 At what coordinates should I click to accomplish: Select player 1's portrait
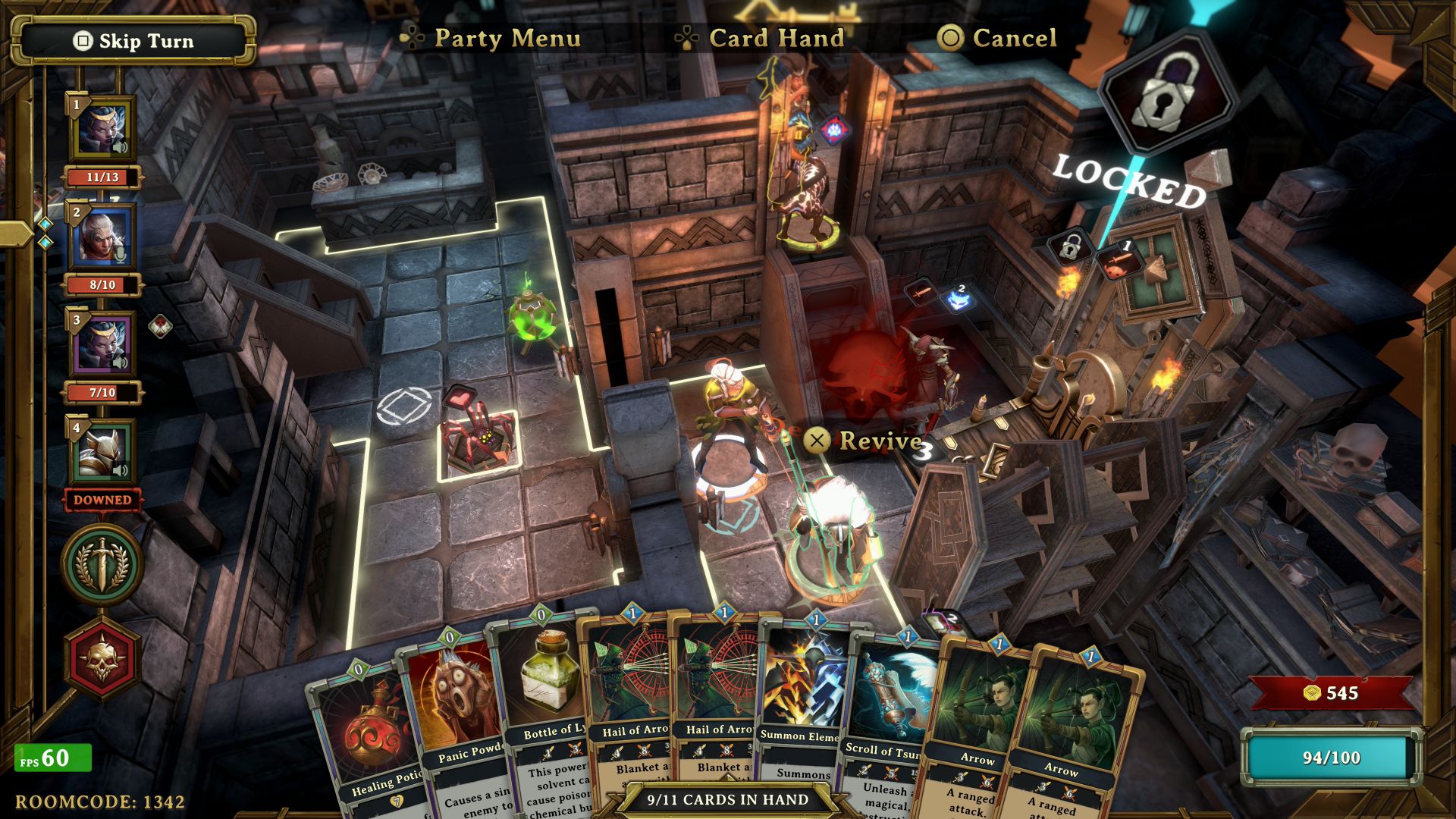pos(102,130)
